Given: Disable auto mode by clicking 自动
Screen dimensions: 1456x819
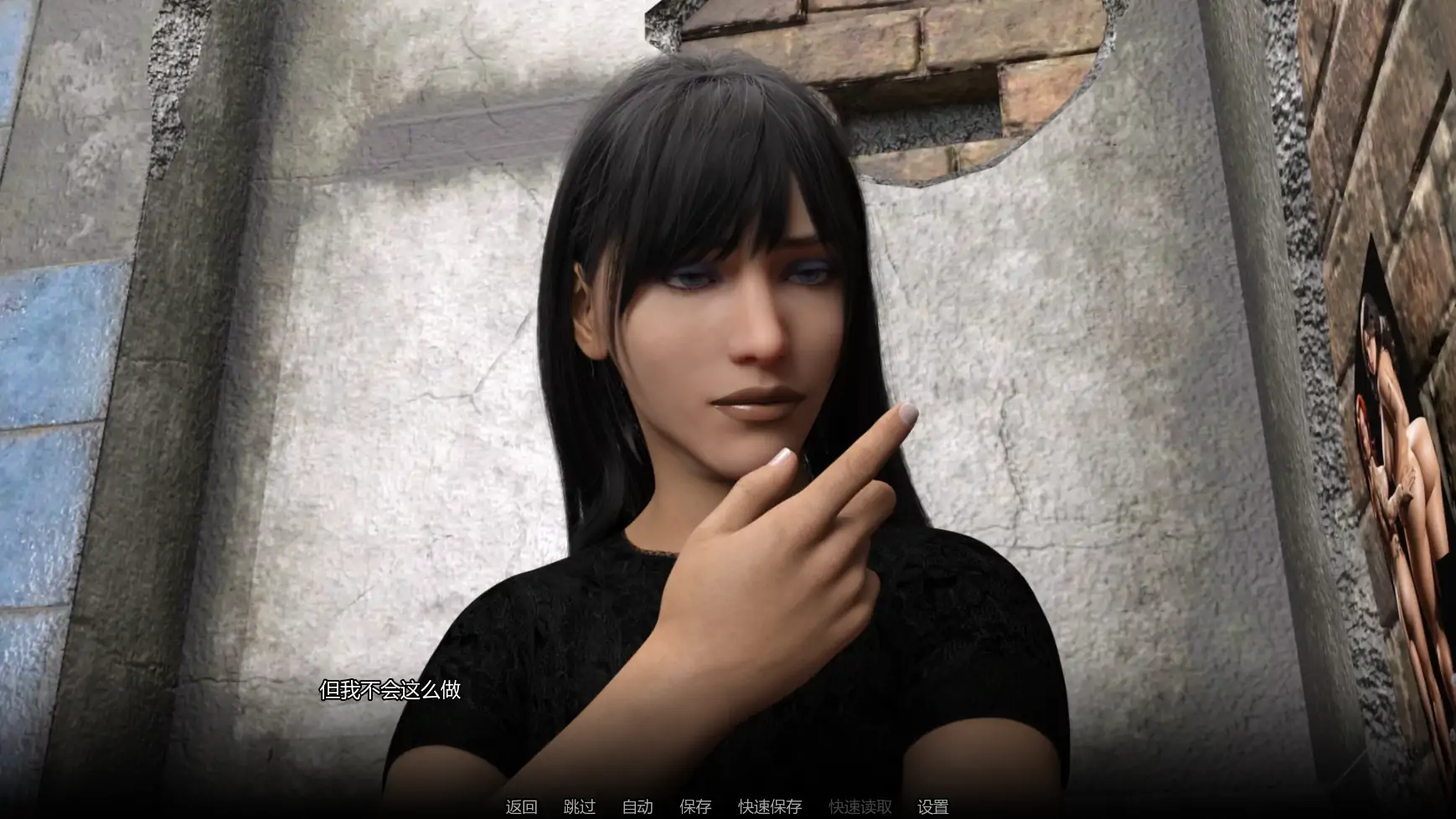Looking at the screenshot, I should tap(637, 807).
